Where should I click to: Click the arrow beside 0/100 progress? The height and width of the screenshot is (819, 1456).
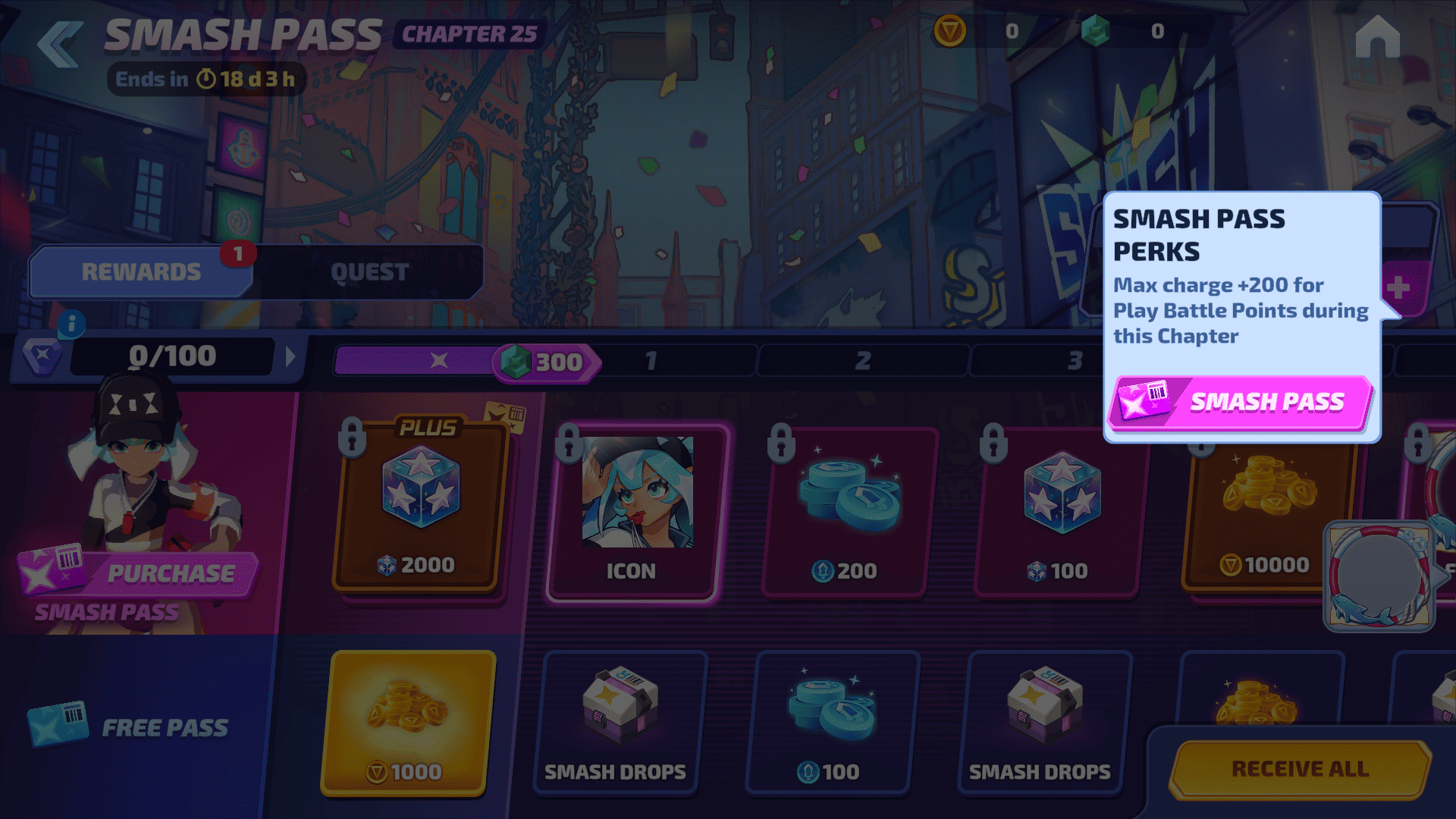coord(290,356)
